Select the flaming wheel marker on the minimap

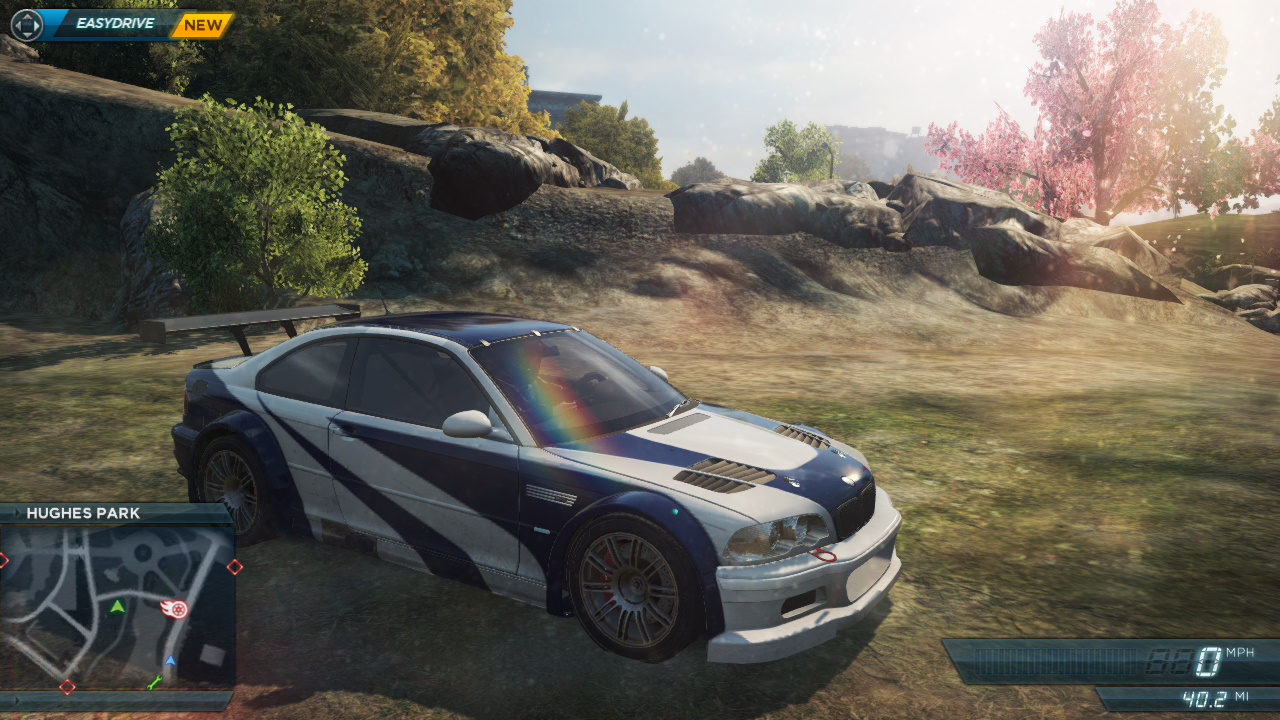[x=175, y=608]
